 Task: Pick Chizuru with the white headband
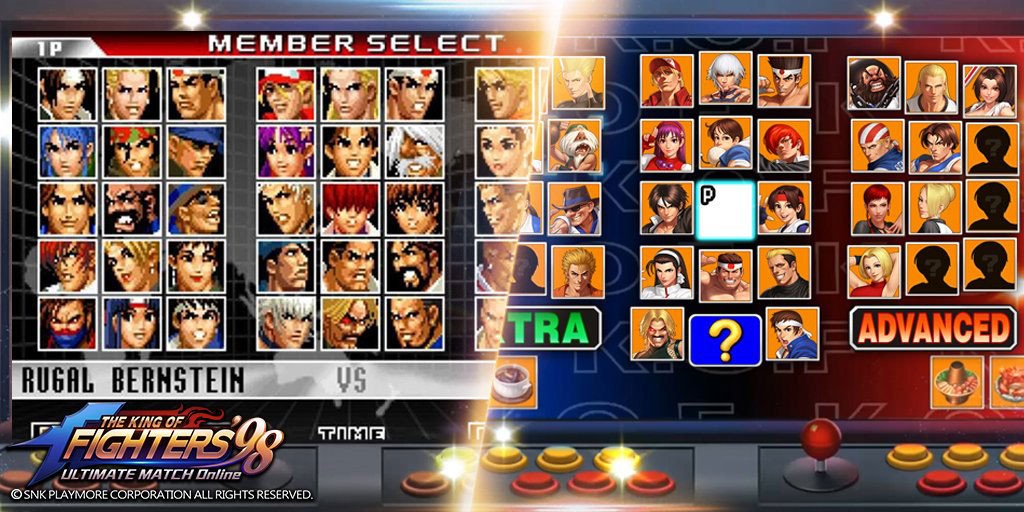click(667, 272)
